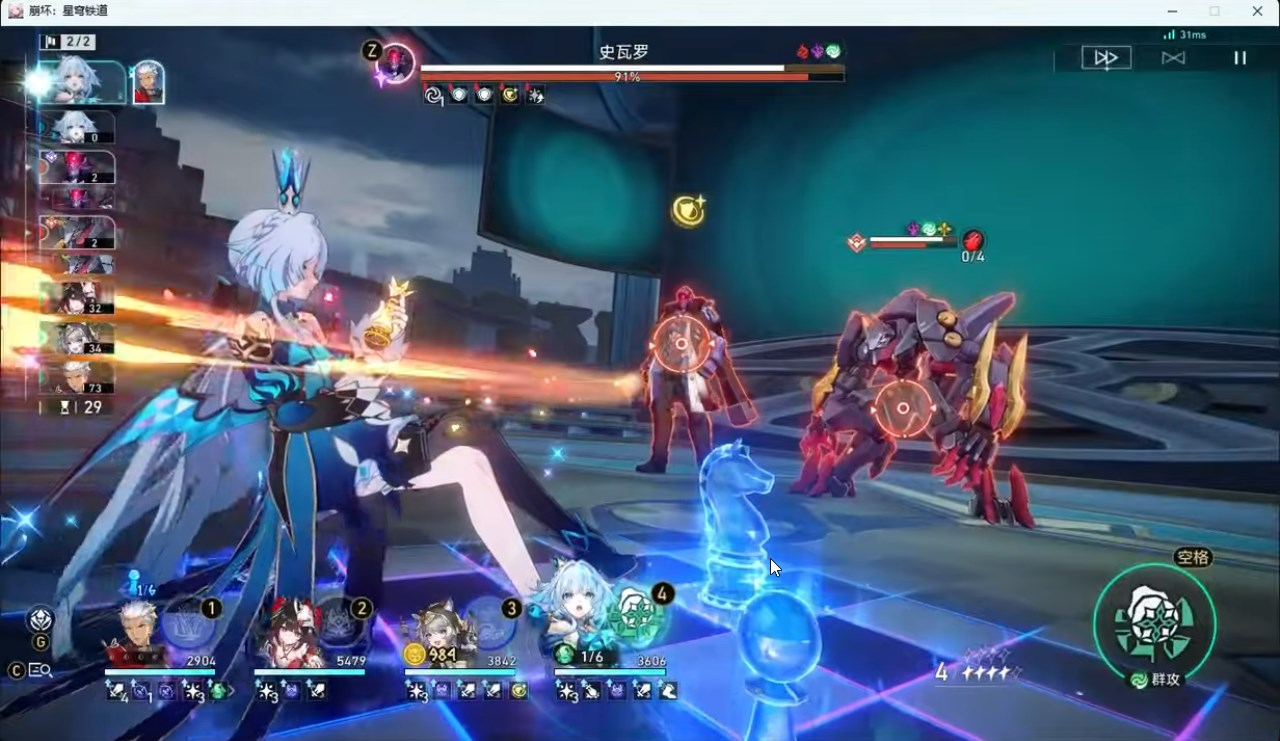1280x741 pixels.
Task: Target the red robot enemy's crosshair marker
Action: click(x=681, y=344)
